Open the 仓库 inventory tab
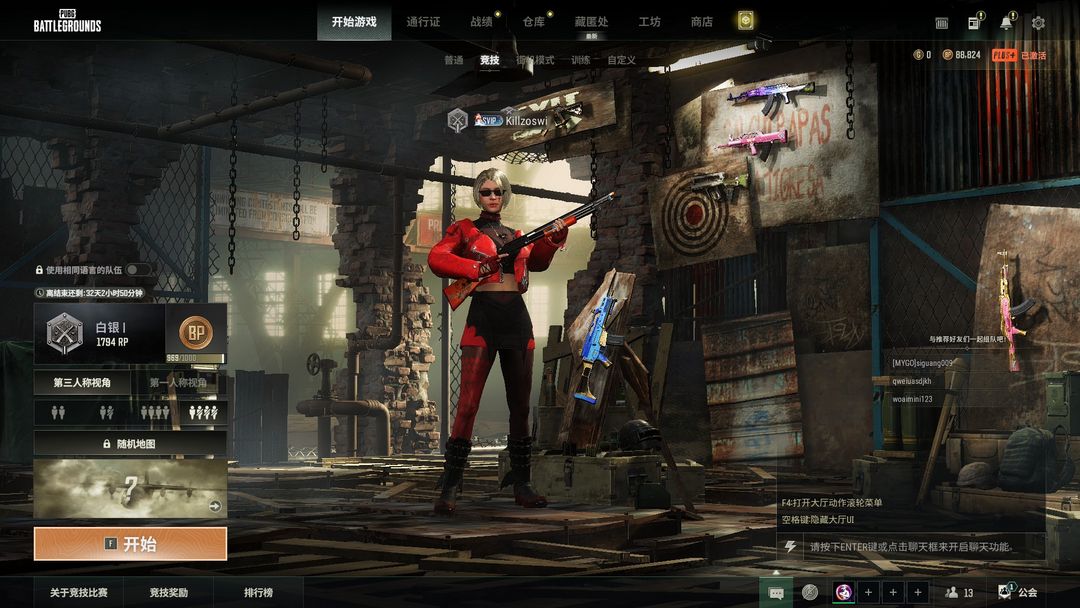This screenshot has height=608, width=1080. click(534, 22)
